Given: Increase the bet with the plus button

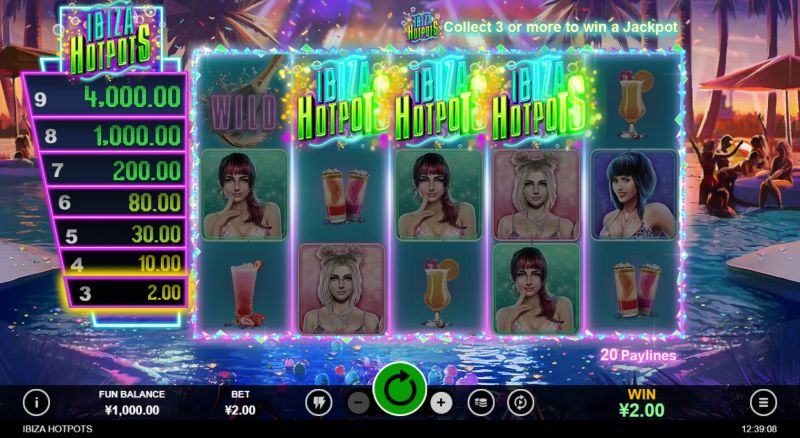Looking at the screenshot, I should 441,402.
